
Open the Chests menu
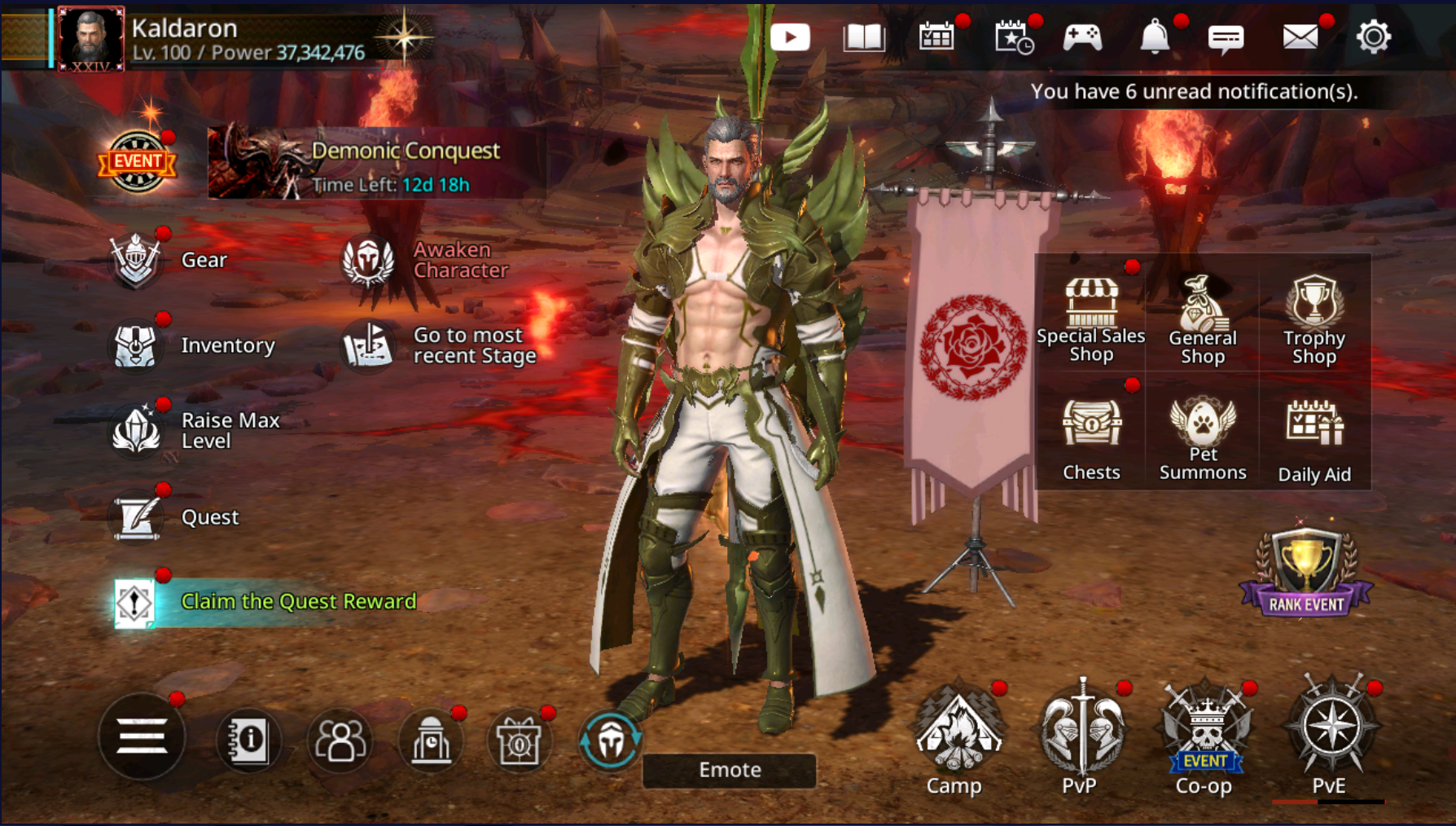coord(1091,438)
